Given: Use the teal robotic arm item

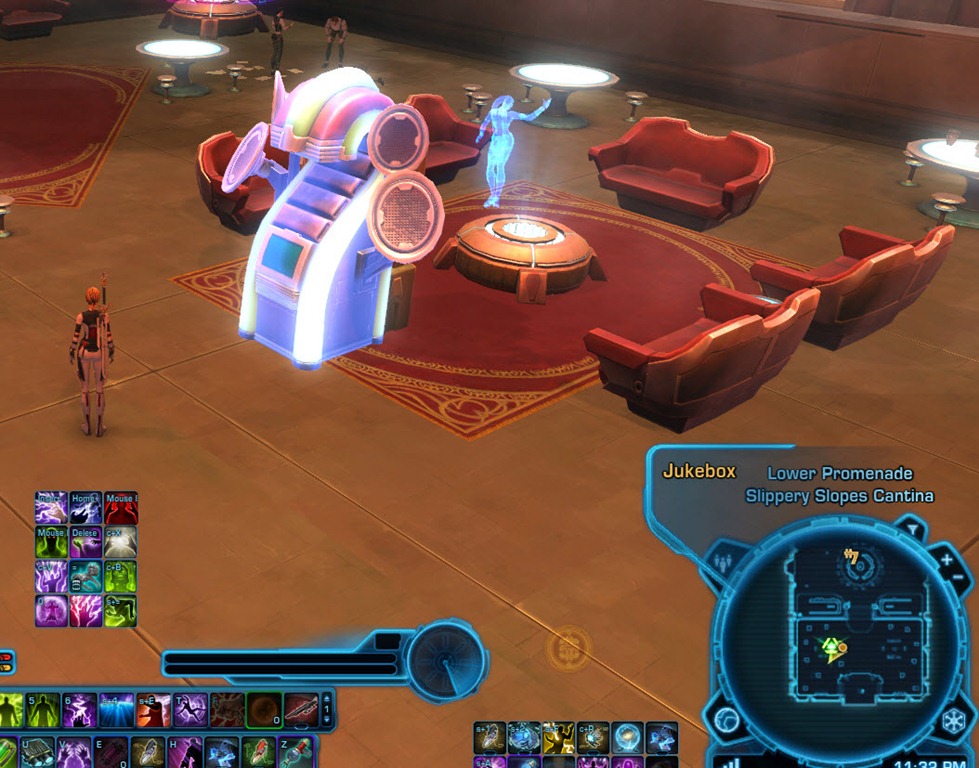Looking at the screenshot, I should (x=85, y=576).
